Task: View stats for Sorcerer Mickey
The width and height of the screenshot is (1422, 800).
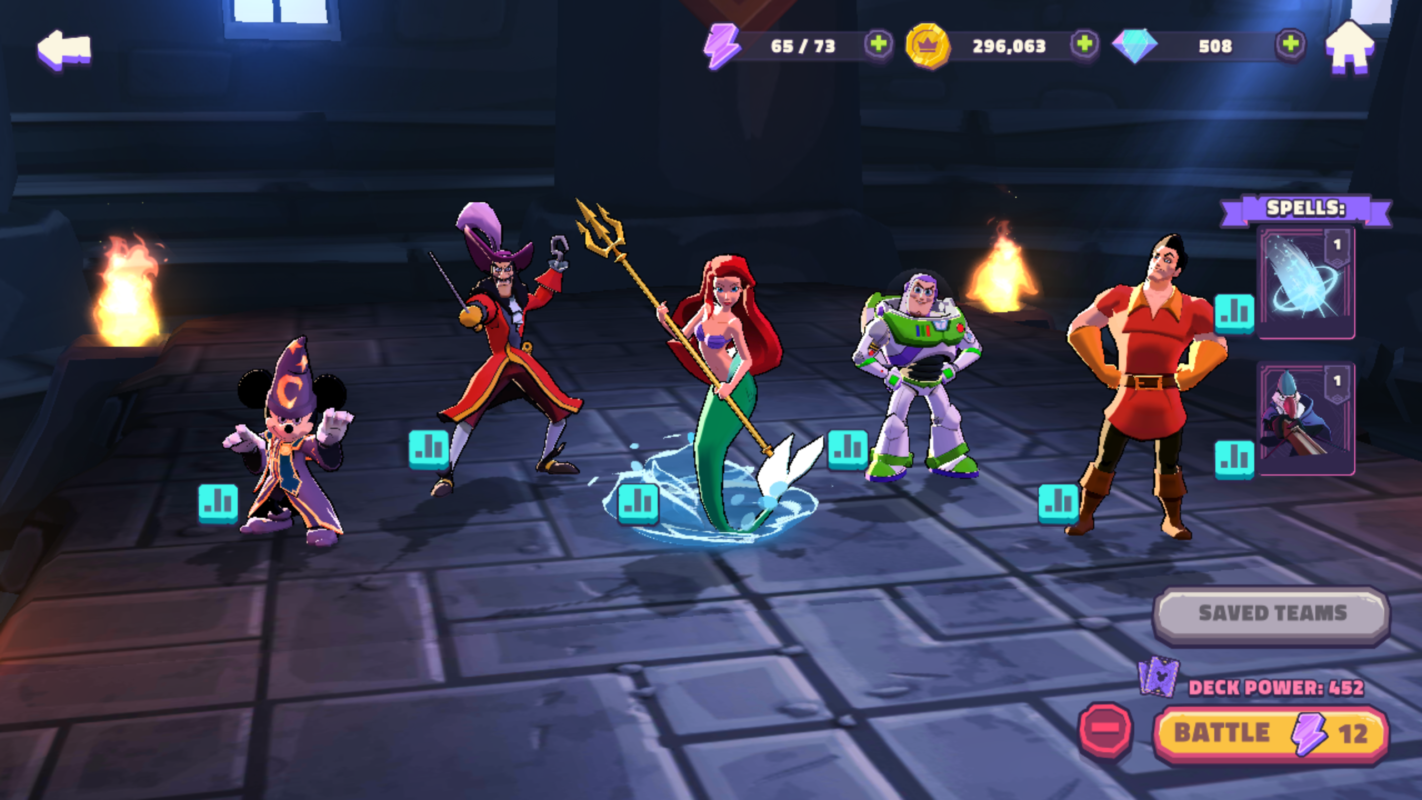Action: (218, 503)
